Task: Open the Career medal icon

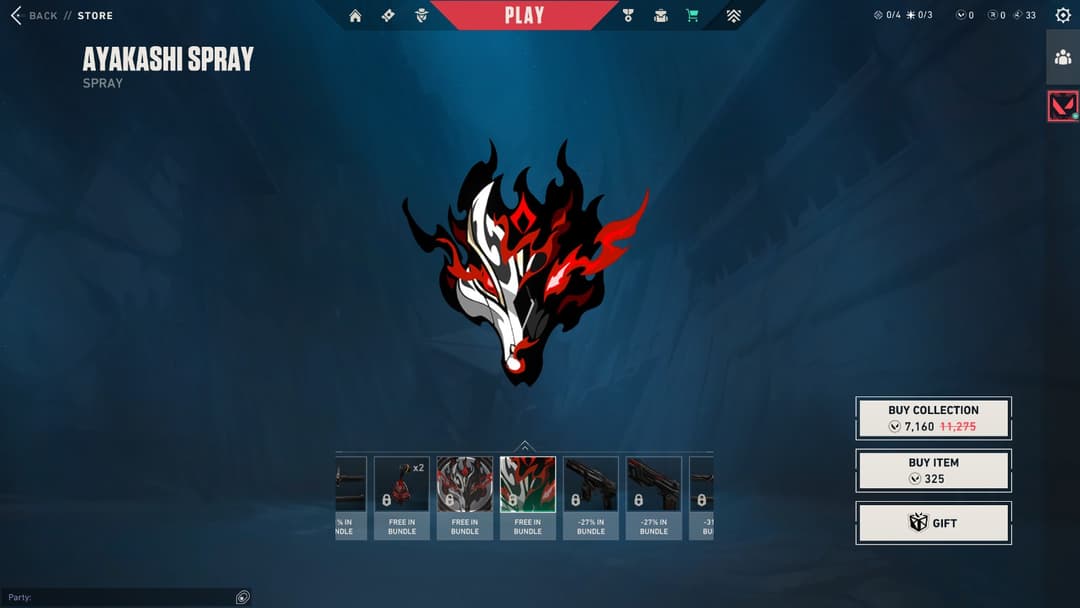Action: pyautogui.click(x=628, y=16)
